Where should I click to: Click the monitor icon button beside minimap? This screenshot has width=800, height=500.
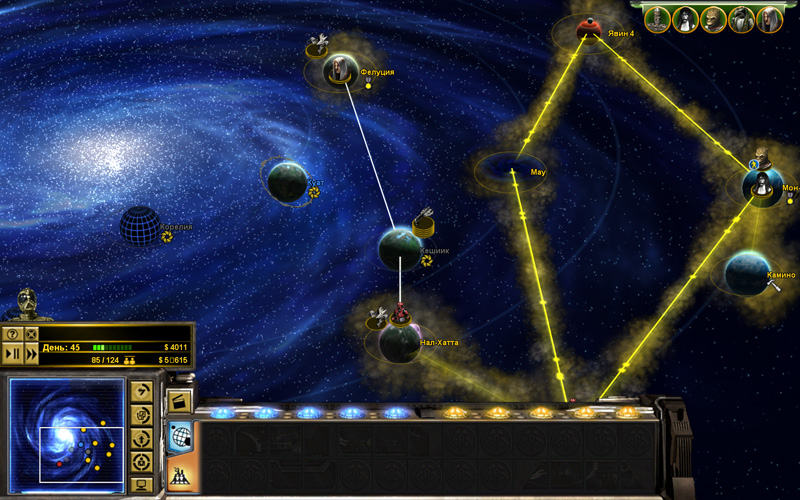pyautogui.click(x=141, y=484)
